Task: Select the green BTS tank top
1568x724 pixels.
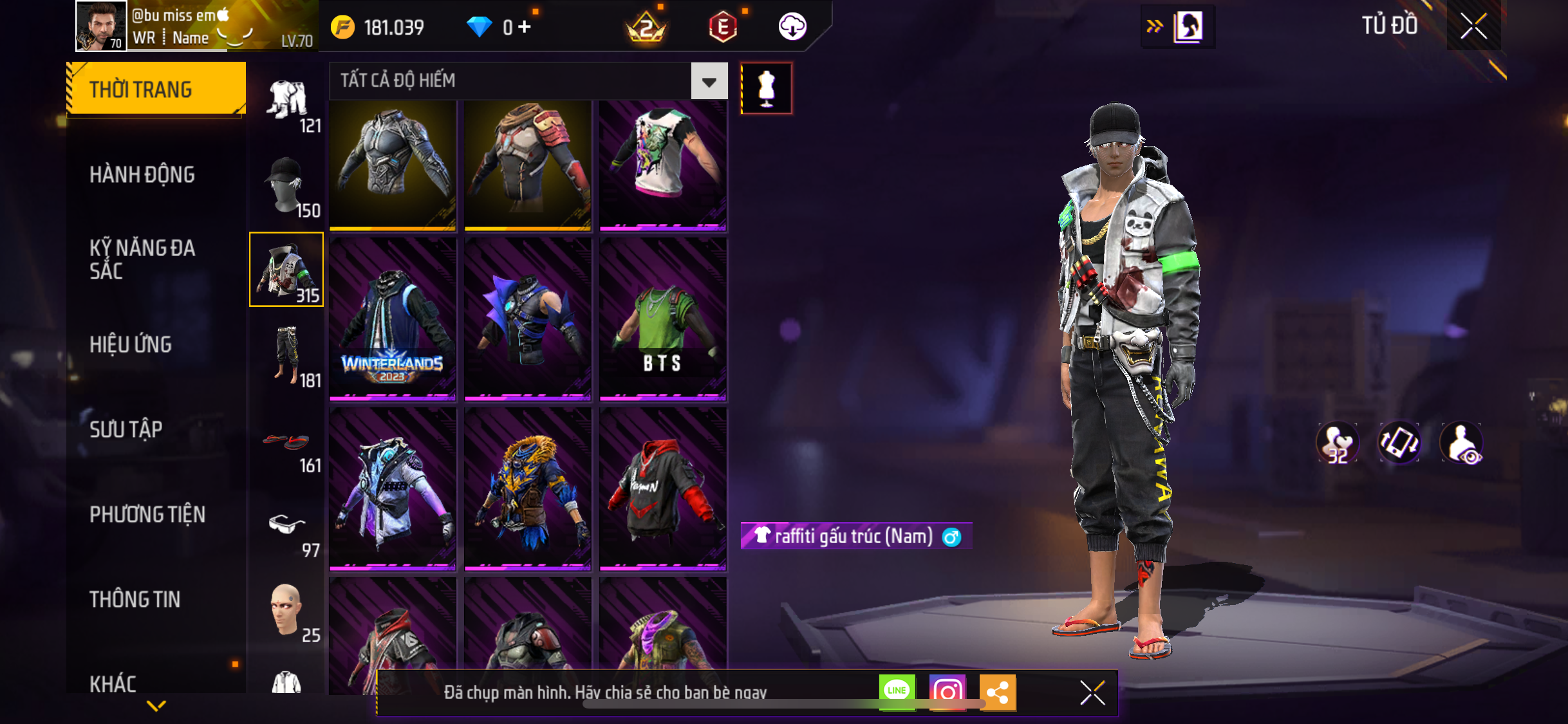Action: tap(663, 319)
